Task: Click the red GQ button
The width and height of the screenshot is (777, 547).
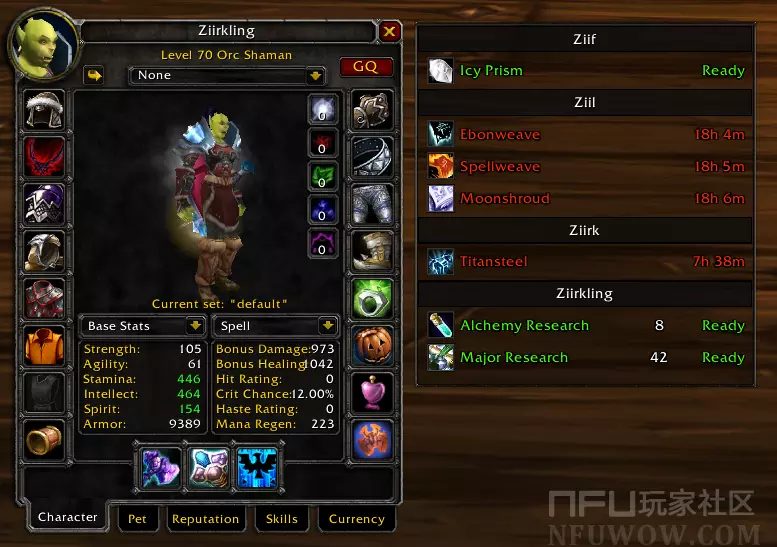Action: coord(365,67)
